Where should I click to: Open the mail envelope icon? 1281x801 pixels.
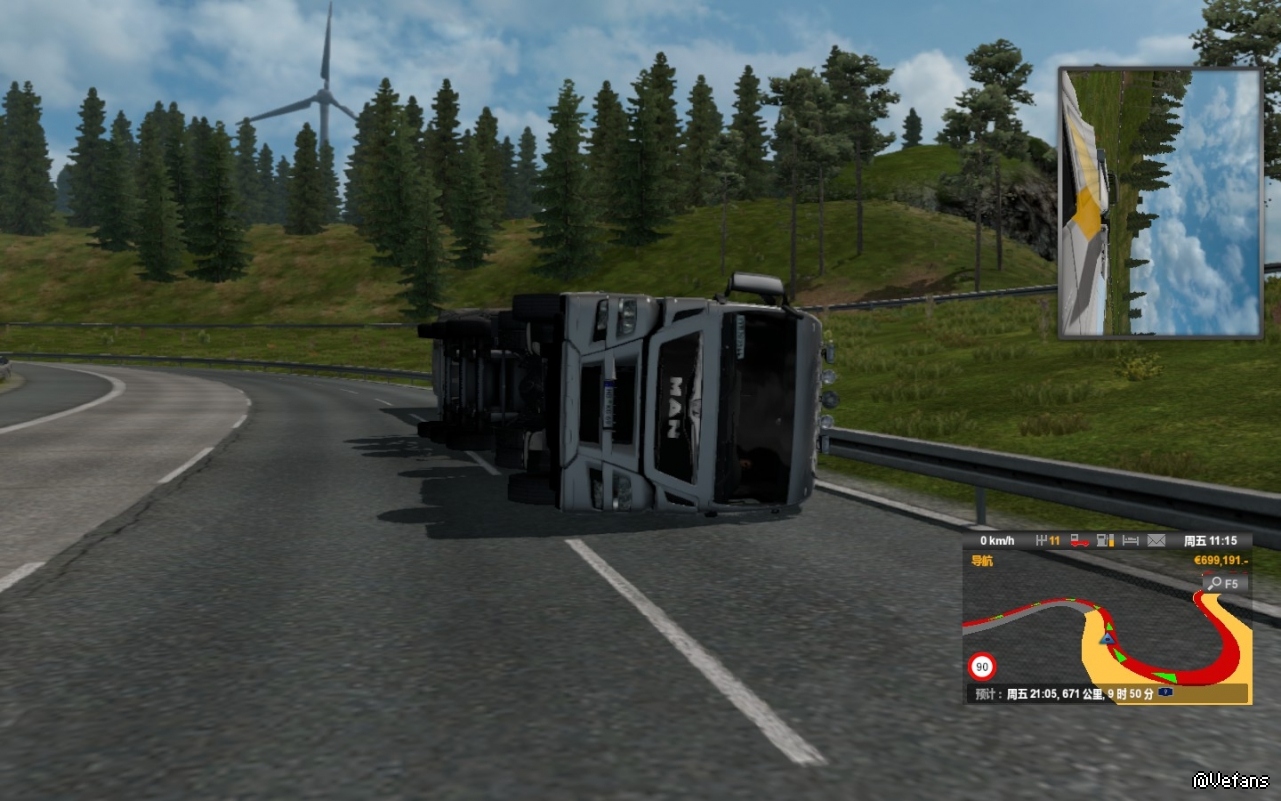(1156, 541)
